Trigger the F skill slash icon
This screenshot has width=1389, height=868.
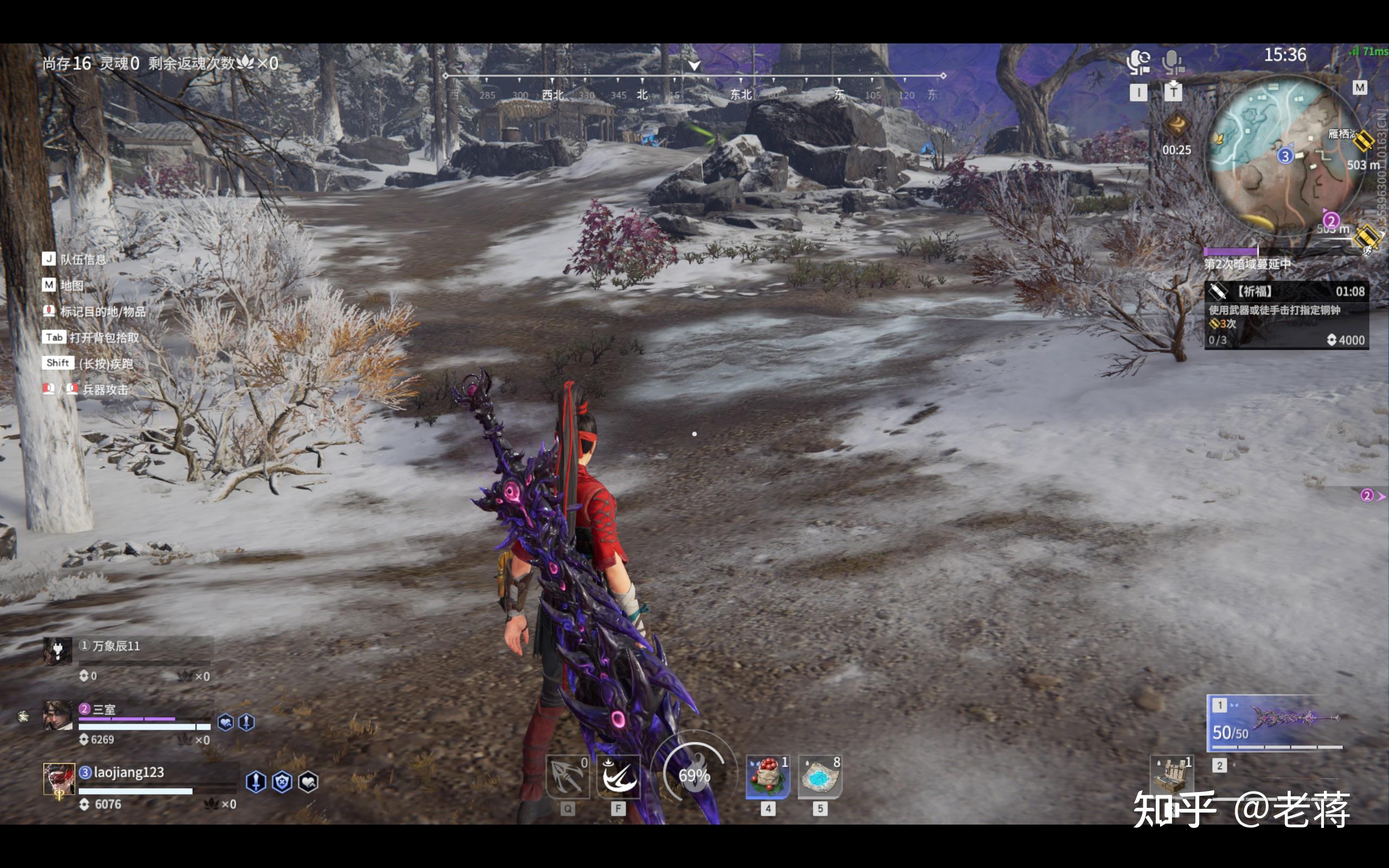tap(618, 777)
